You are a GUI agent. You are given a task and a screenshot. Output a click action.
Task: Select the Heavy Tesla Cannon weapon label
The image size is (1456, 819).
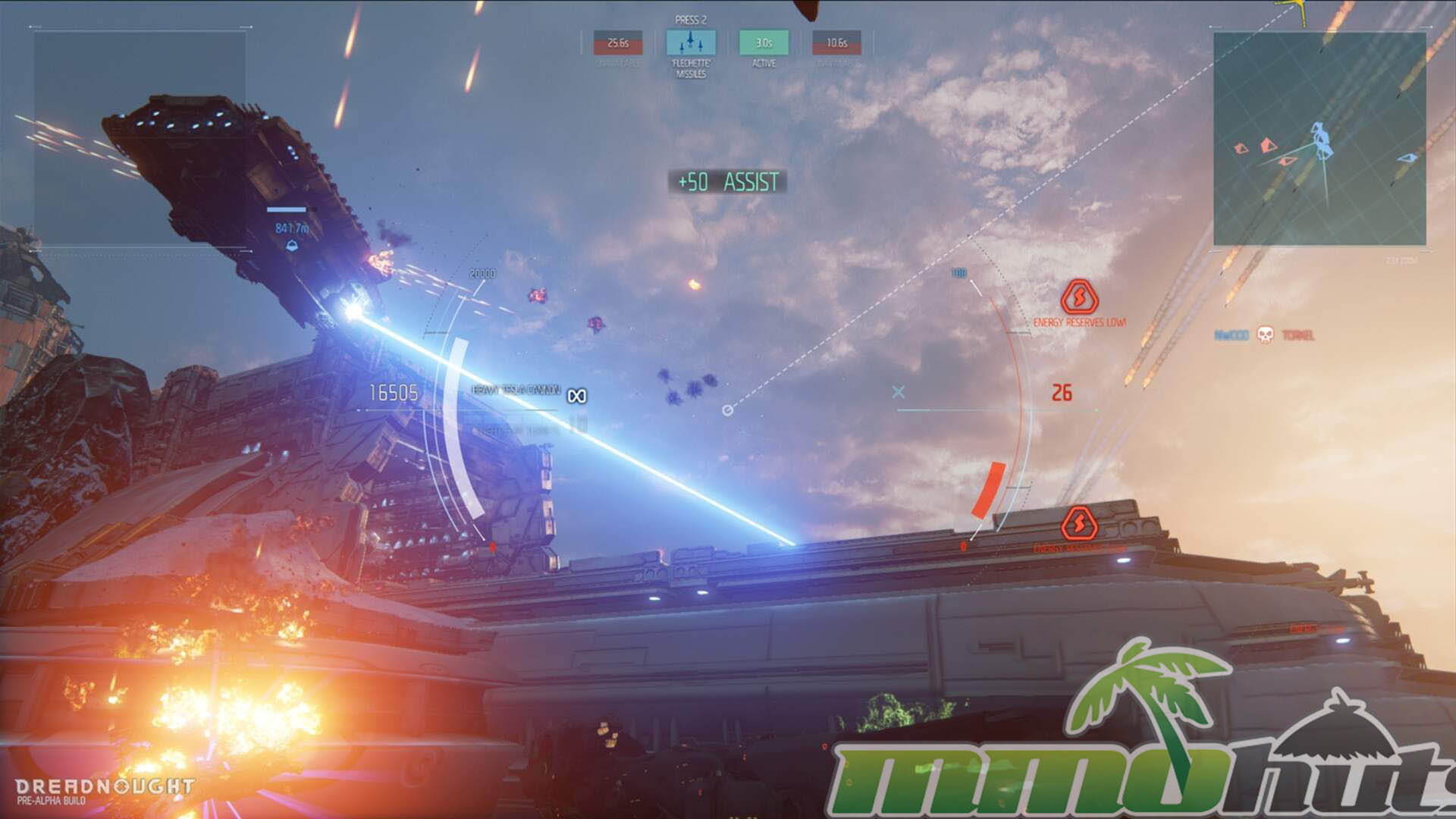516,390
